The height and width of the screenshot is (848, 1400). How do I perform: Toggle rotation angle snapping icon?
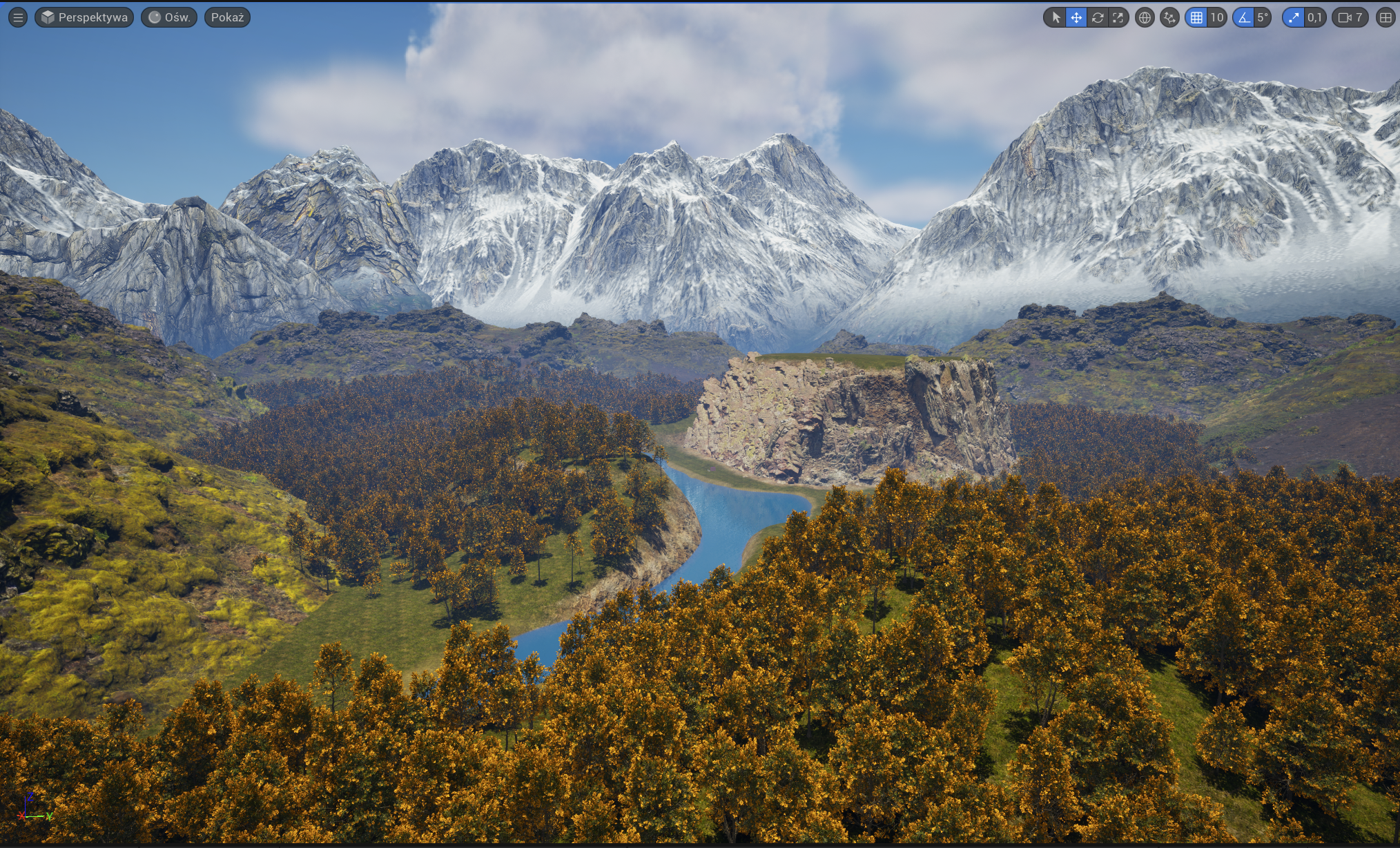pos(1244,17)
